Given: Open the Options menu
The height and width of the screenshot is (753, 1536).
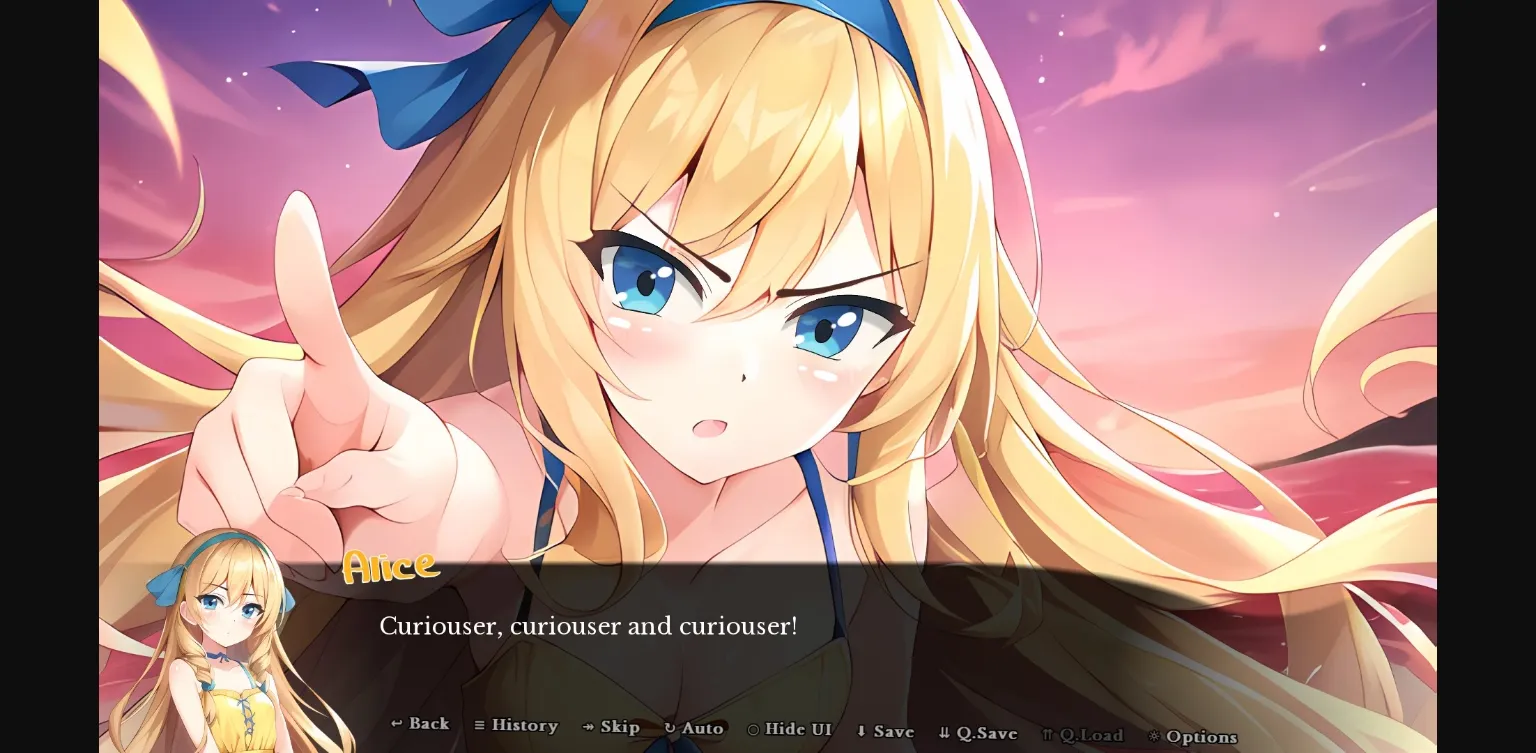Looking at the screenshot, I should (1200, 736).
